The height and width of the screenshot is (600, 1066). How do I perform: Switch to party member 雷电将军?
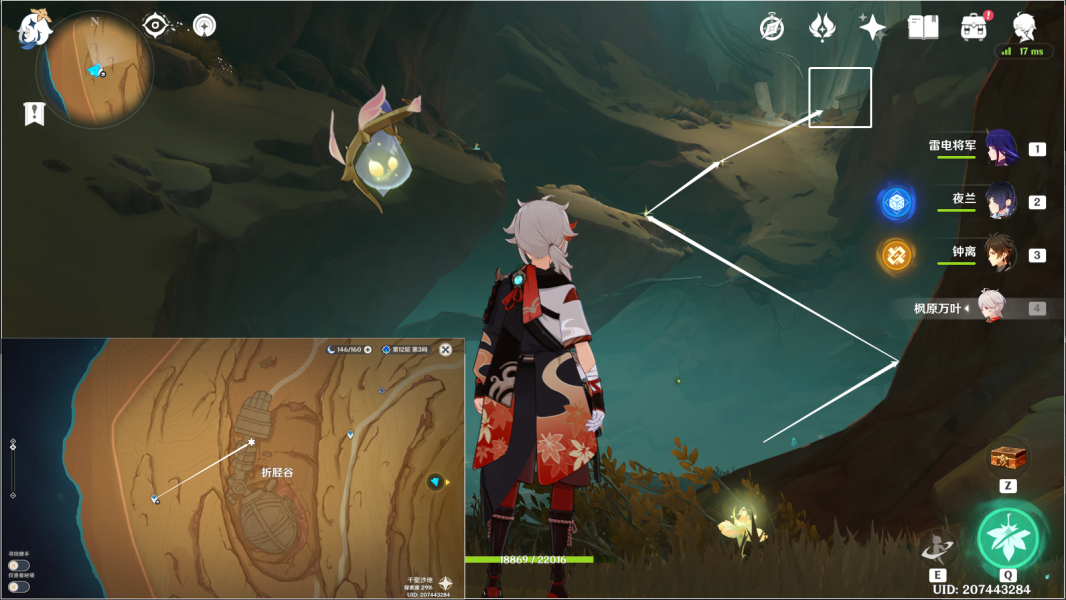tap(1000, 148)
